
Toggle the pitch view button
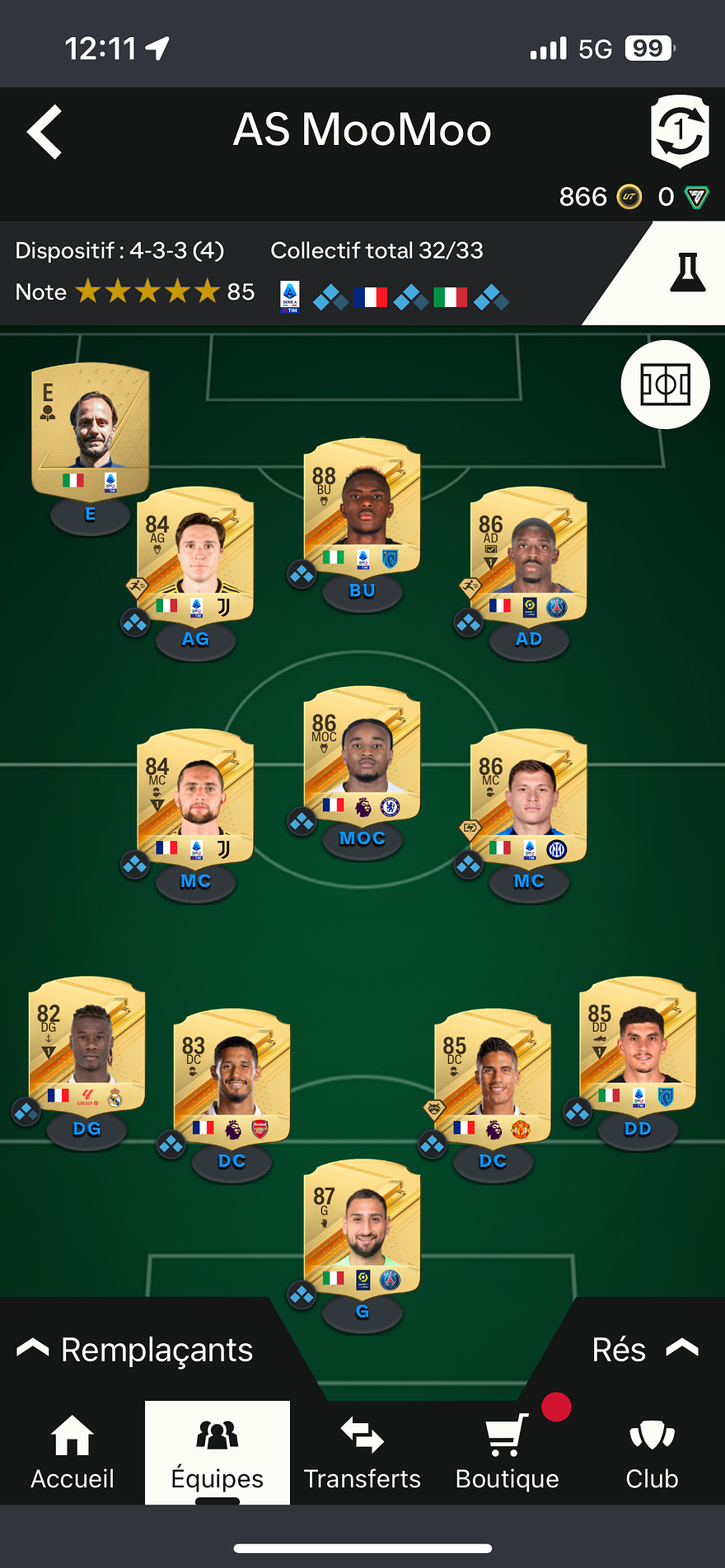[665, 385]
